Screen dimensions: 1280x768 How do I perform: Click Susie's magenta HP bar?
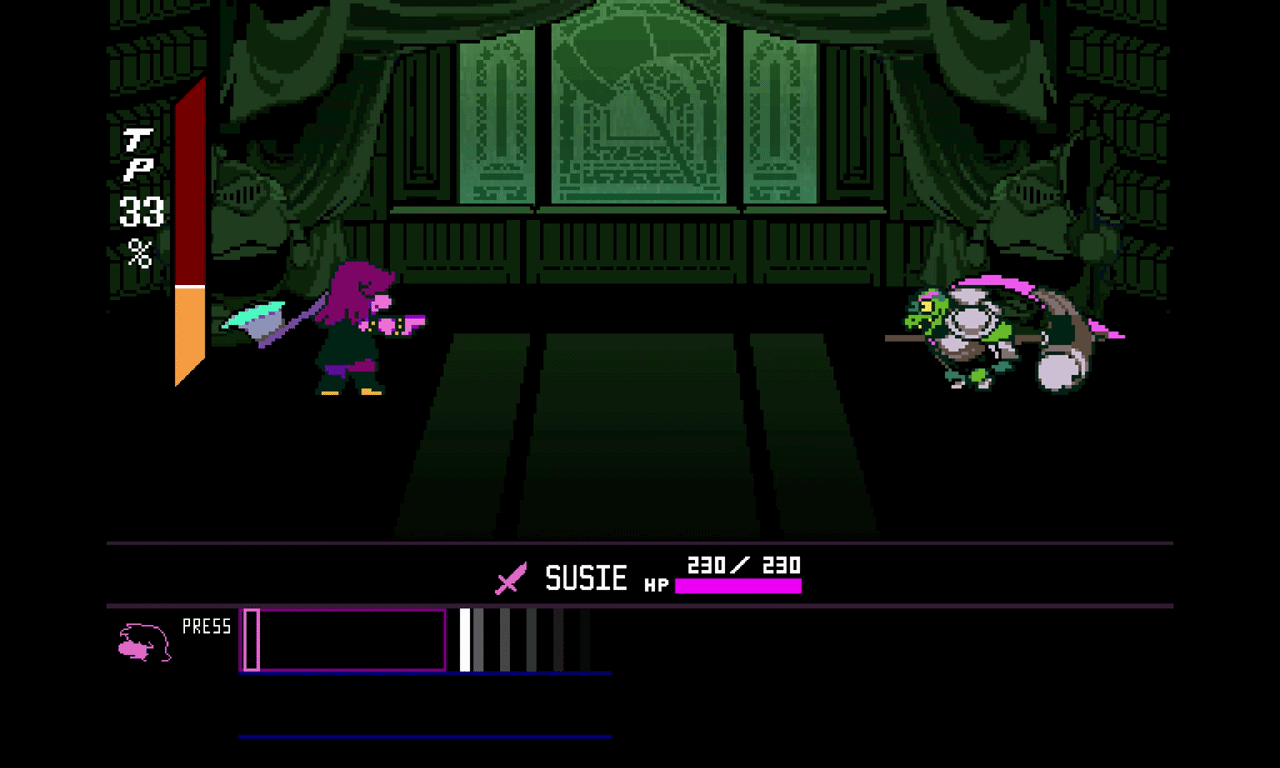point(738,587)
